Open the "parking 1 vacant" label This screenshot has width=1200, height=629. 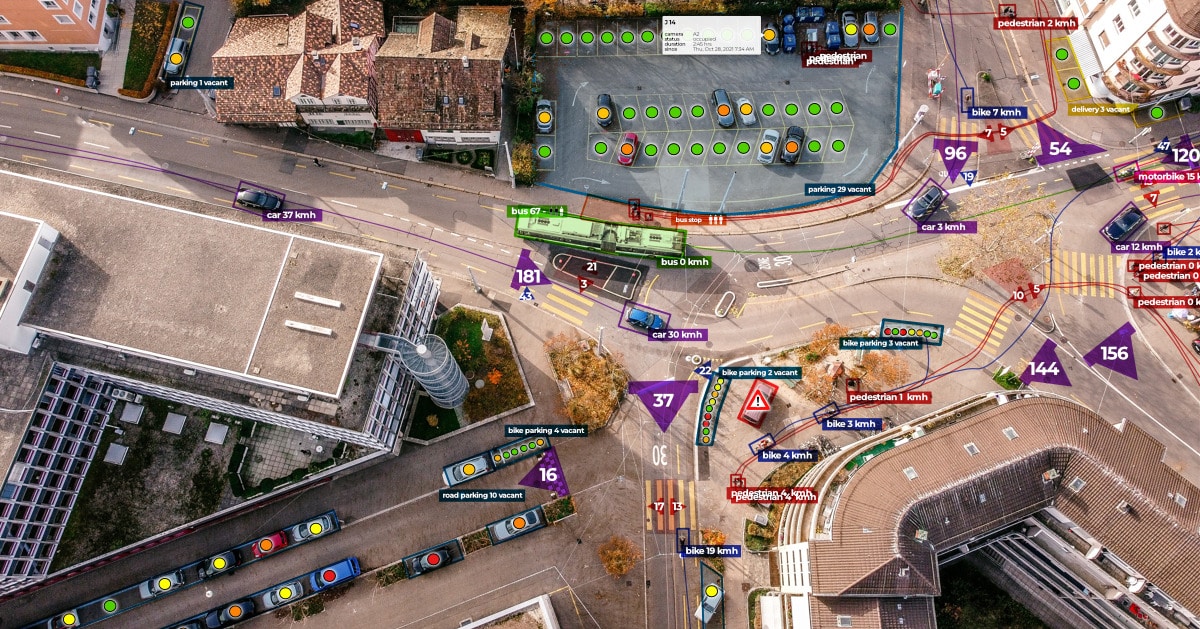point(201,83)
